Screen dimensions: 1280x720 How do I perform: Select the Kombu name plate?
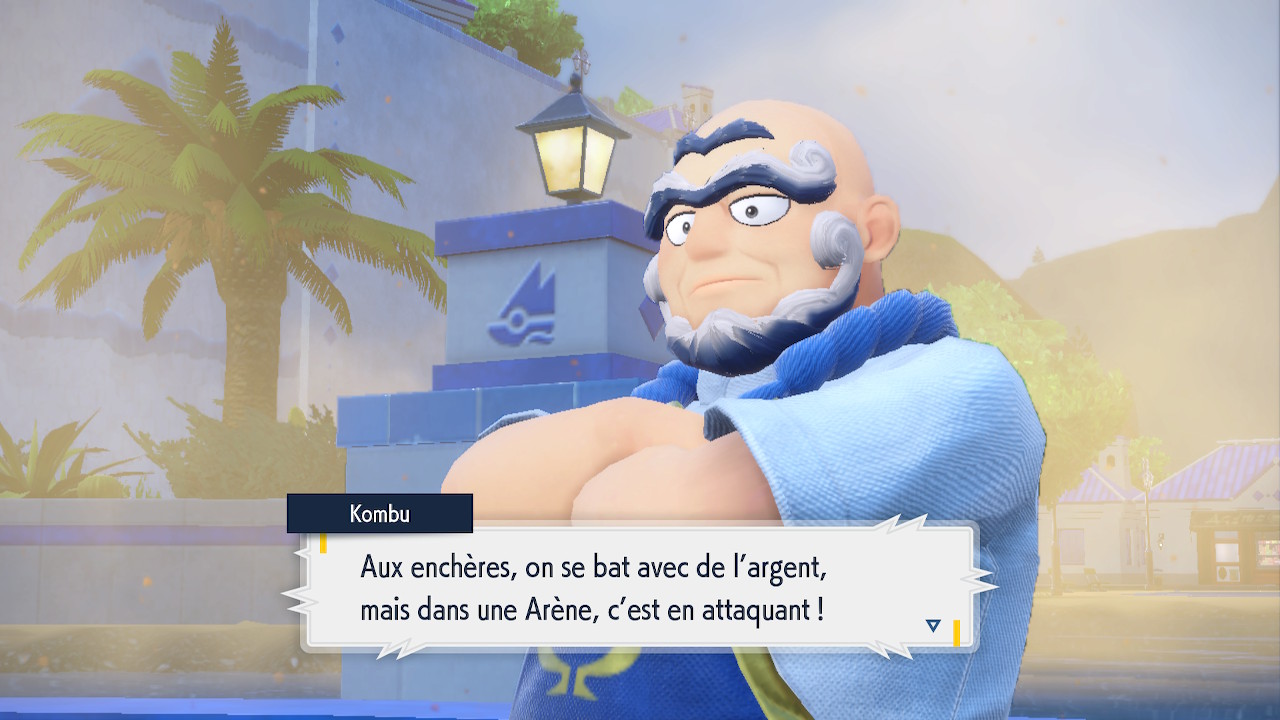[x=380, y=515]
